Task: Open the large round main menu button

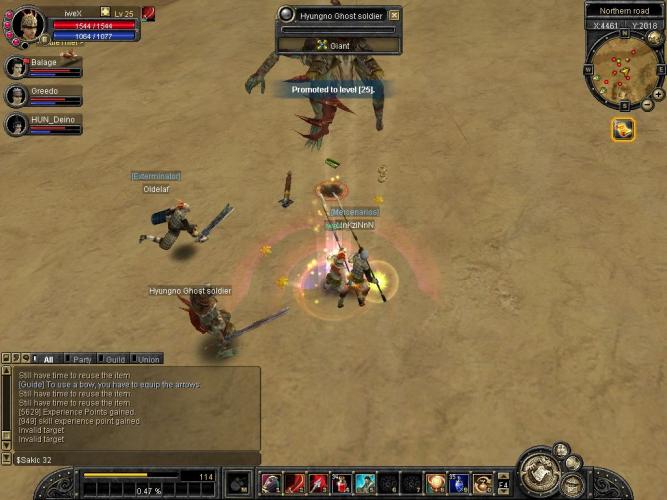Action: click(x=543, y=475)
